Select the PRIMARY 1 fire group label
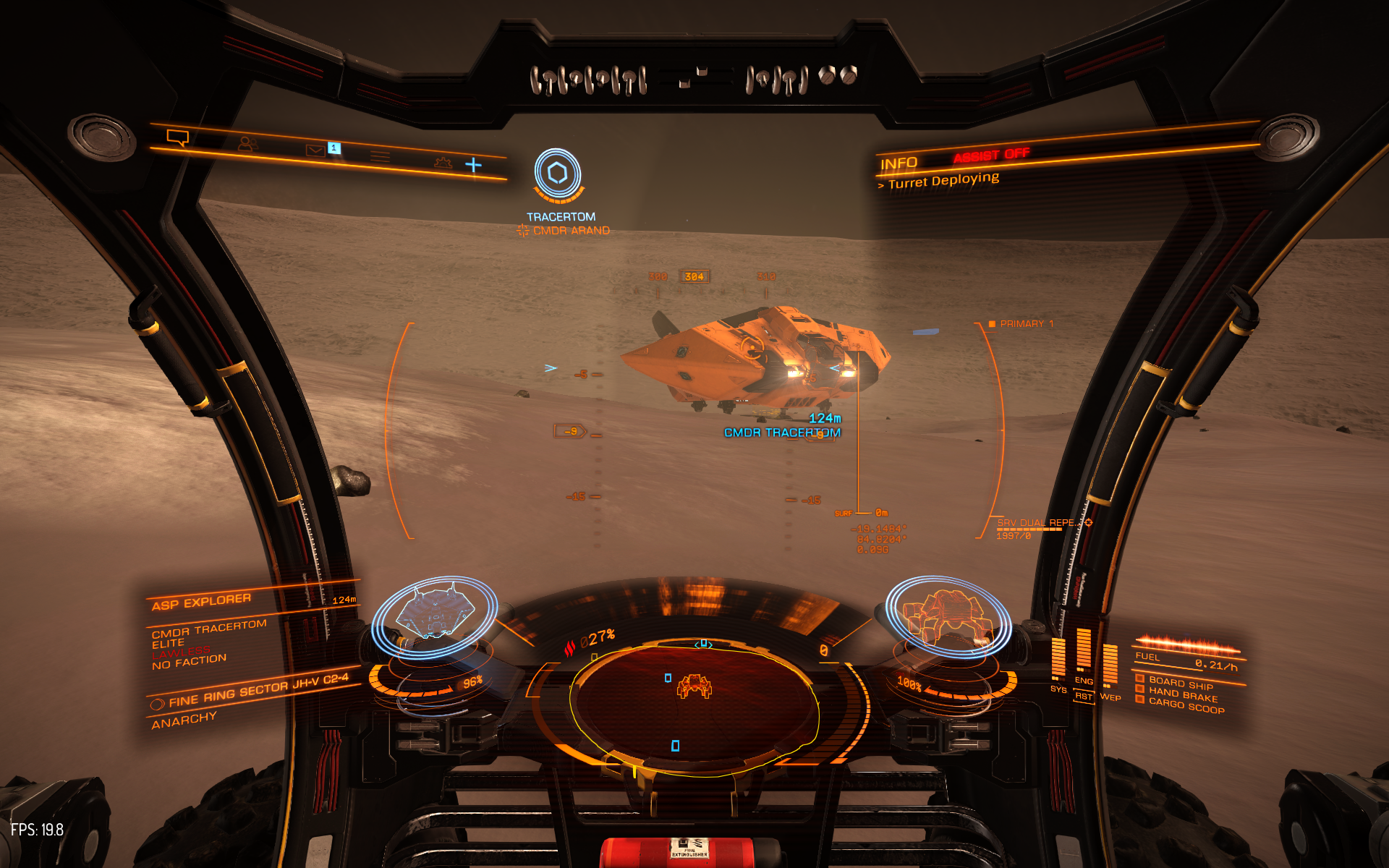 tap(1026, 324)
